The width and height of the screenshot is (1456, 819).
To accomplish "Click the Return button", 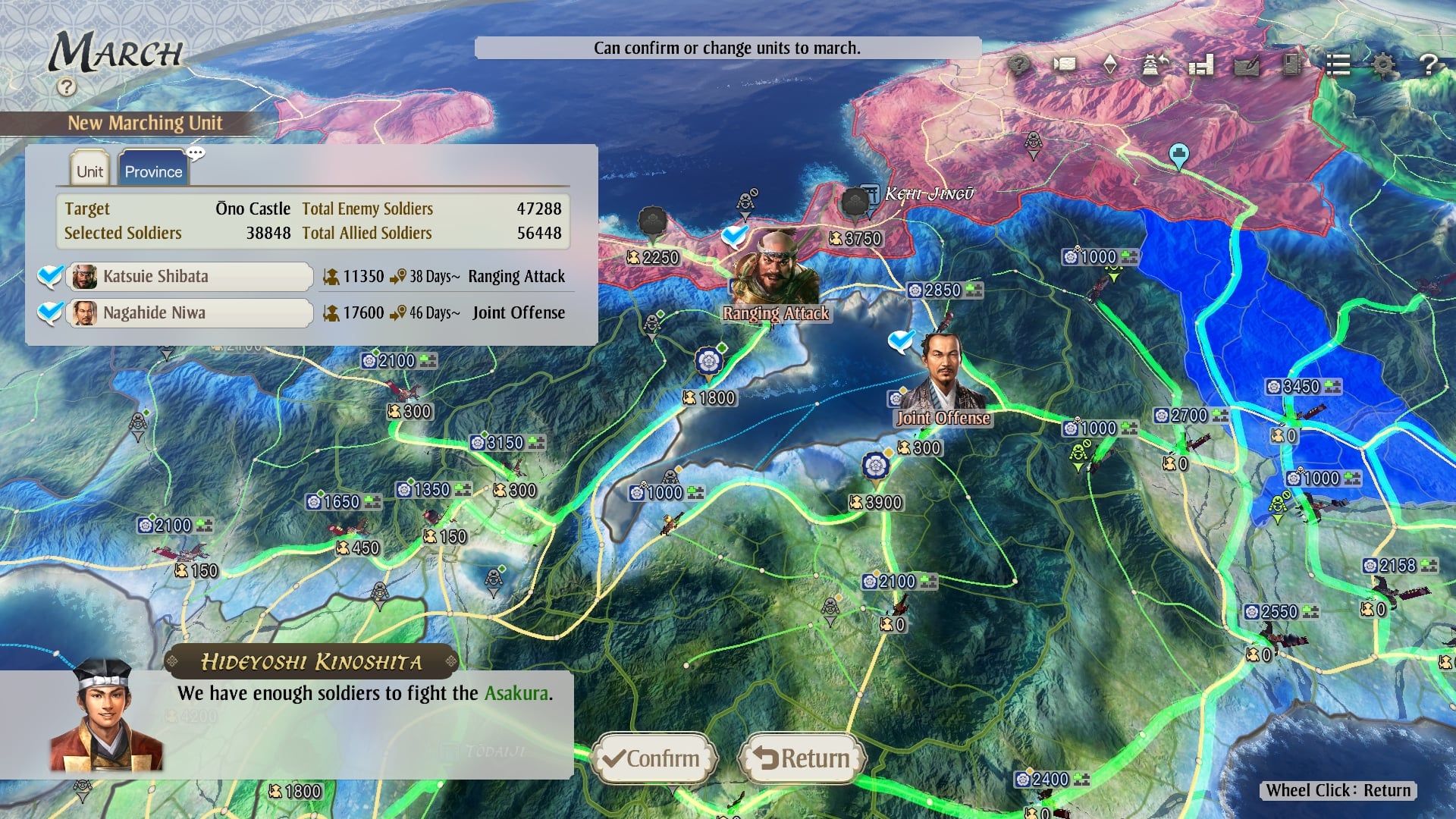I will pyautogui.click(x=802, y=758).
